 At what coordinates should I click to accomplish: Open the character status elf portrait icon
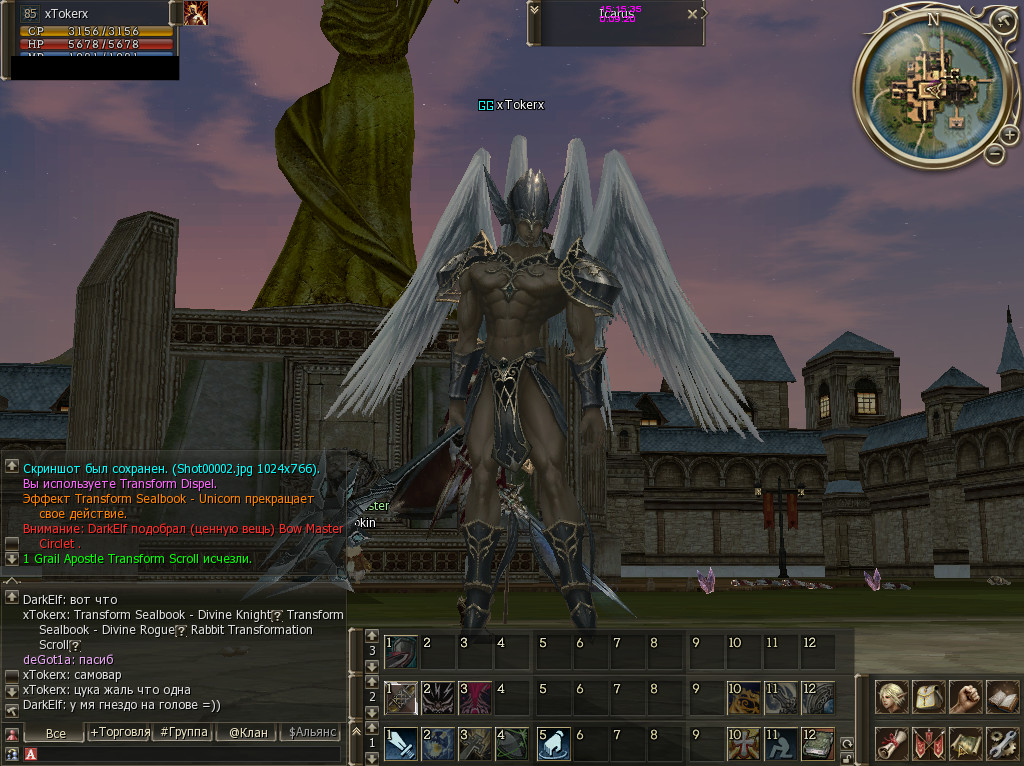[892, 697]
